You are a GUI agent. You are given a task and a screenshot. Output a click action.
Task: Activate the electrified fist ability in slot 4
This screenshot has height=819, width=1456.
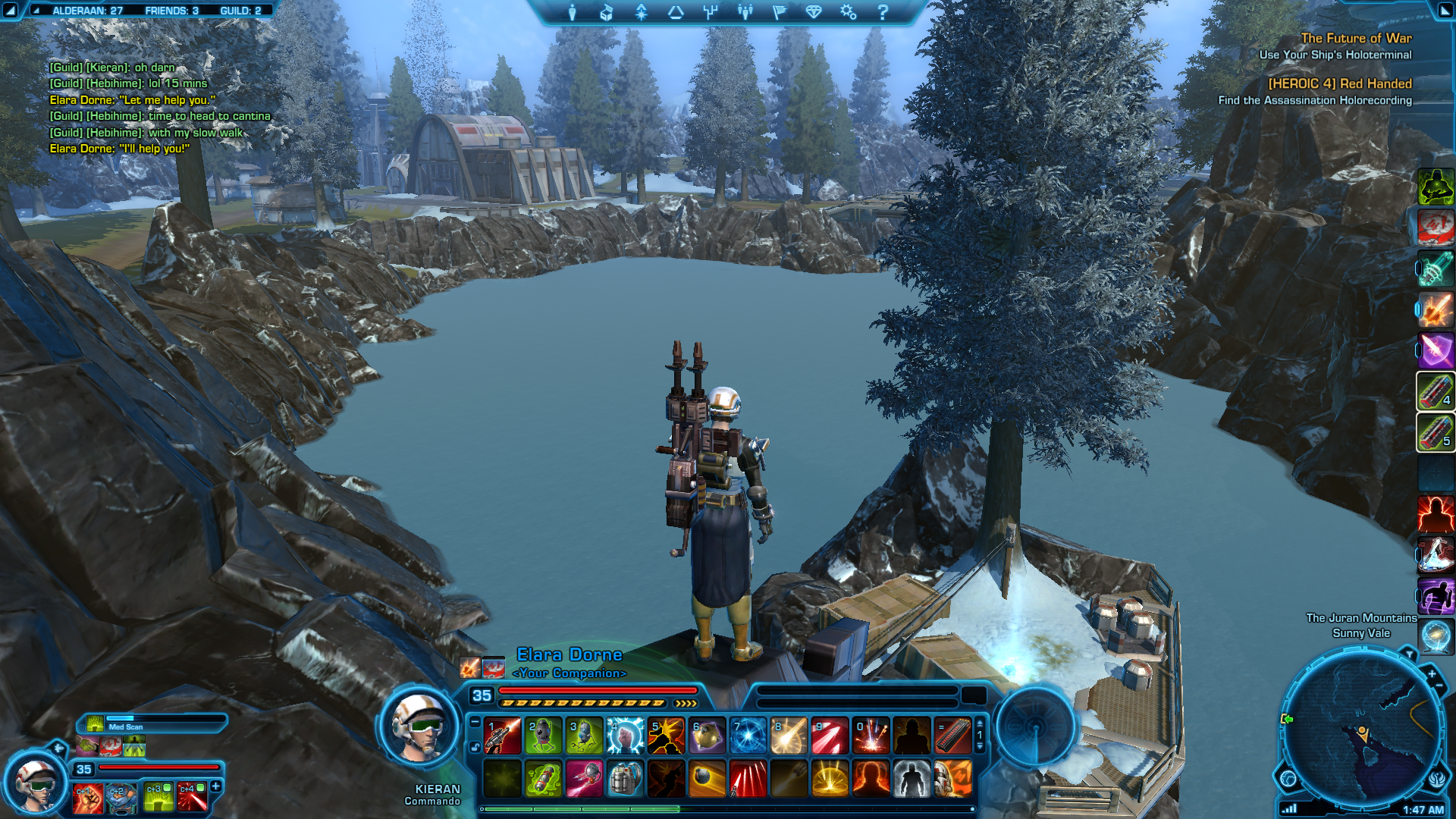click(x=626, y=736)
